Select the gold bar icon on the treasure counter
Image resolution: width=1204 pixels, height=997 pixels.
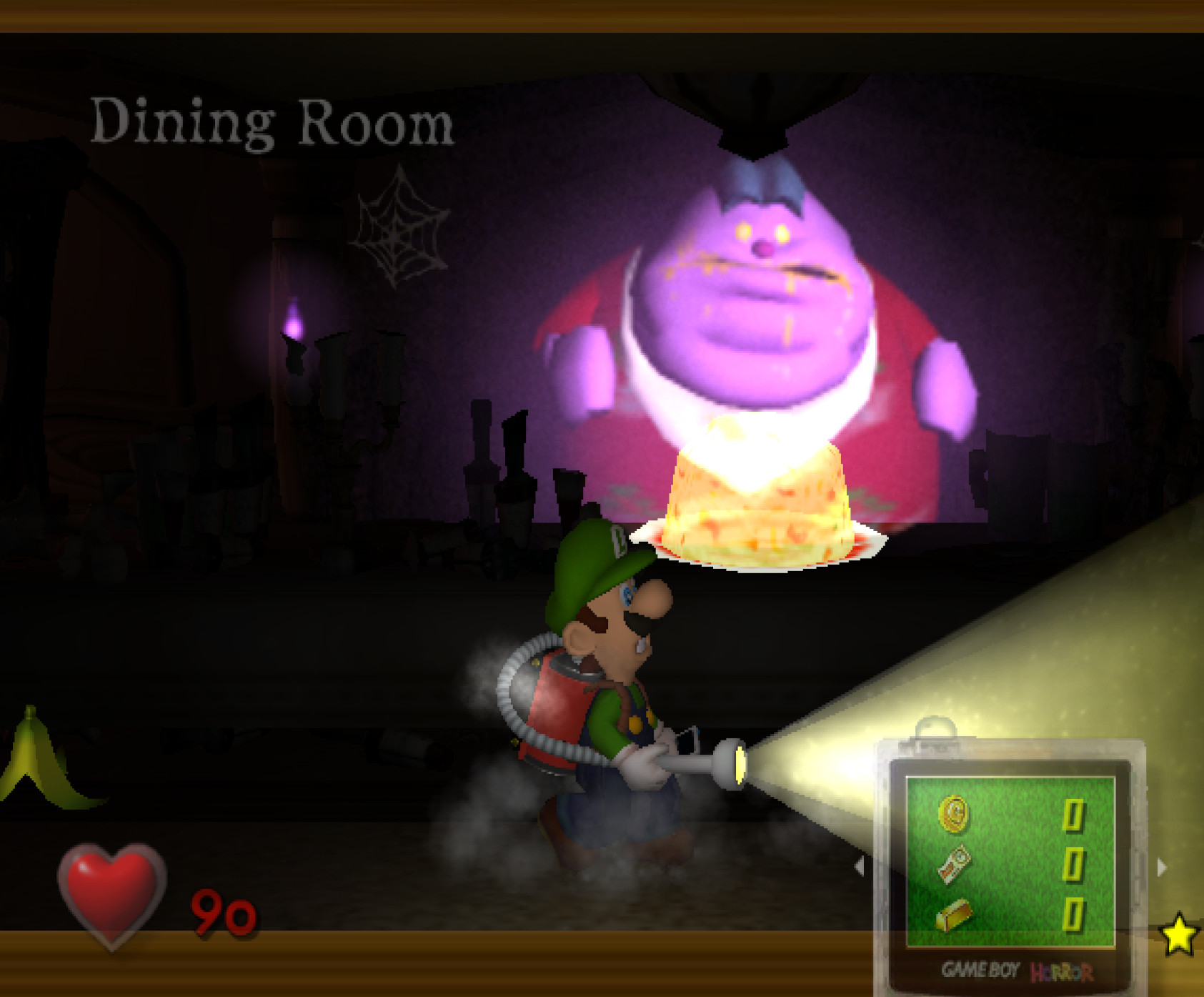(x=955, y=916)
